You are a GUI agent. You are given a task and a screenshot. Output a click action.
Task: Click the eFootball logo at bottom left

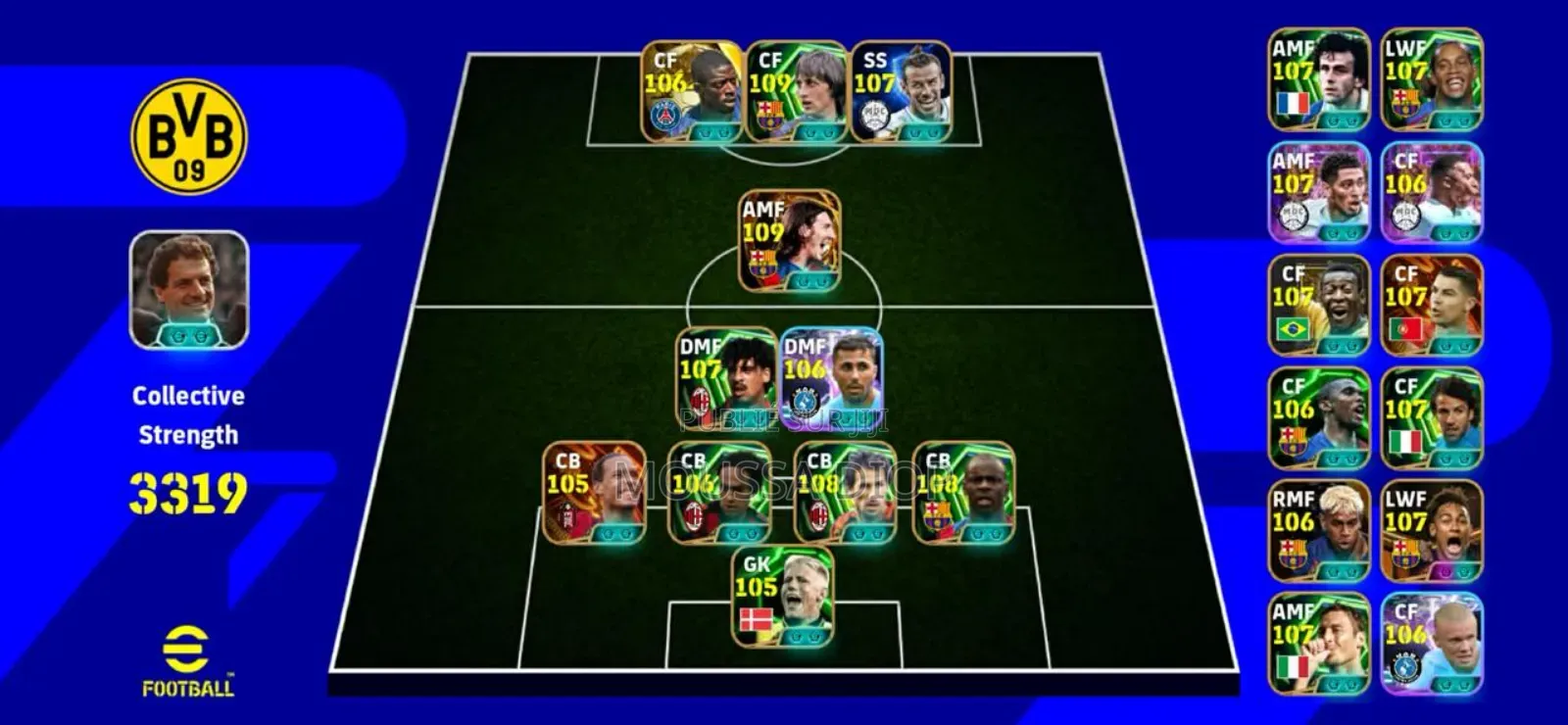pyautogui.click(x=189, y=658)
